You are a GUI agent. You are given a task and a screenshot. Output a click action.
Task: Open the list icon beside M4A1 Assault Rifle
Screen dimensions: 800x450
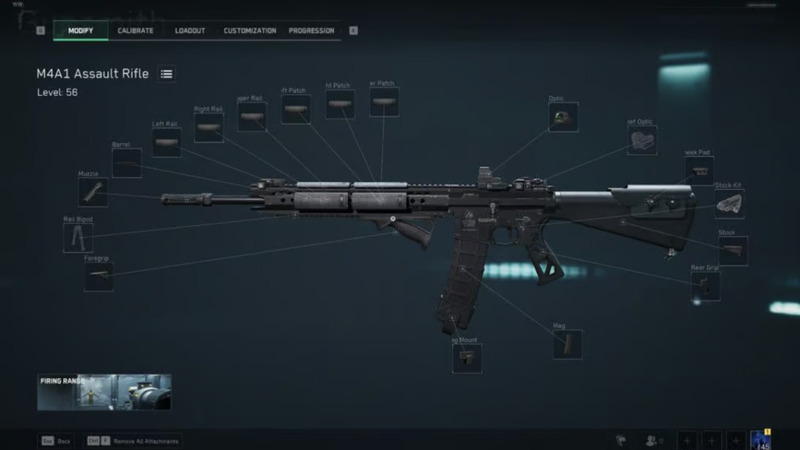167,74
